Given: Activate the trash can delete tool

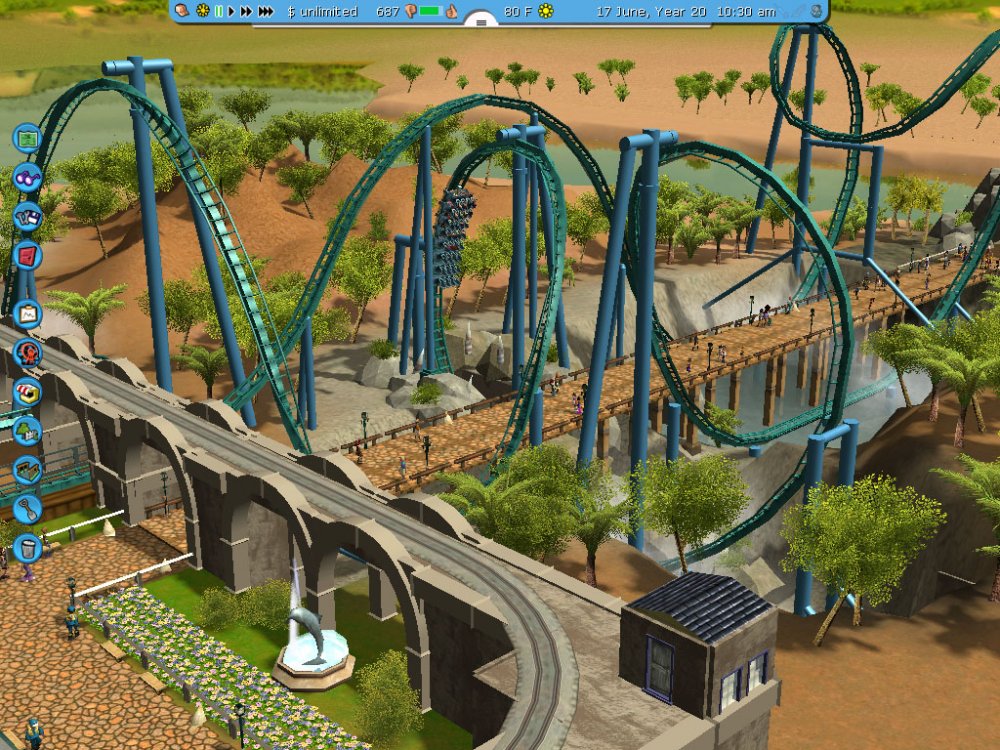Looking at the screenshot, I should [x=27, y=547].
